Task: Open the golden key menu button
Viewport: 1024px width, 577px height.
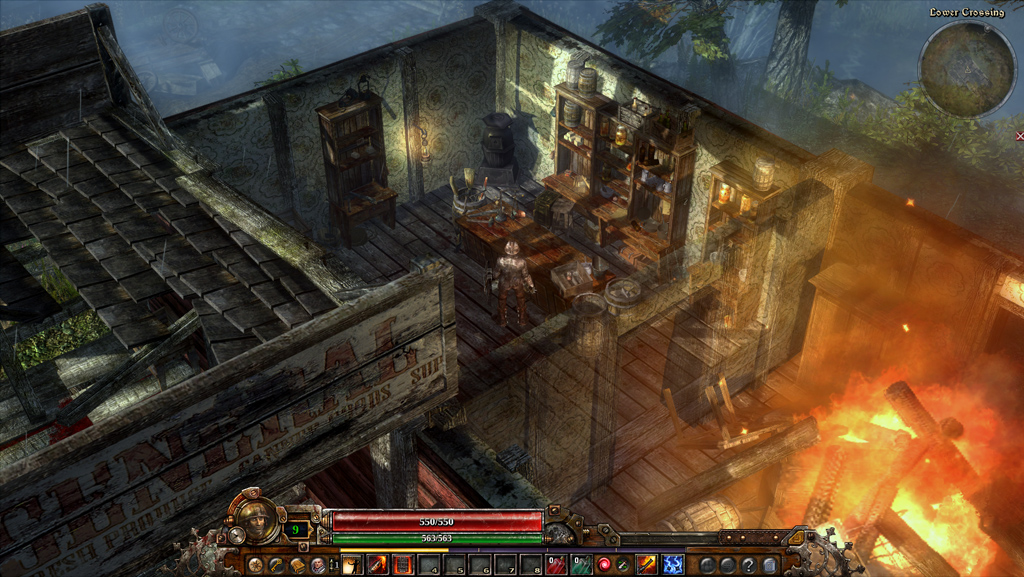Action: coord(277,565)
